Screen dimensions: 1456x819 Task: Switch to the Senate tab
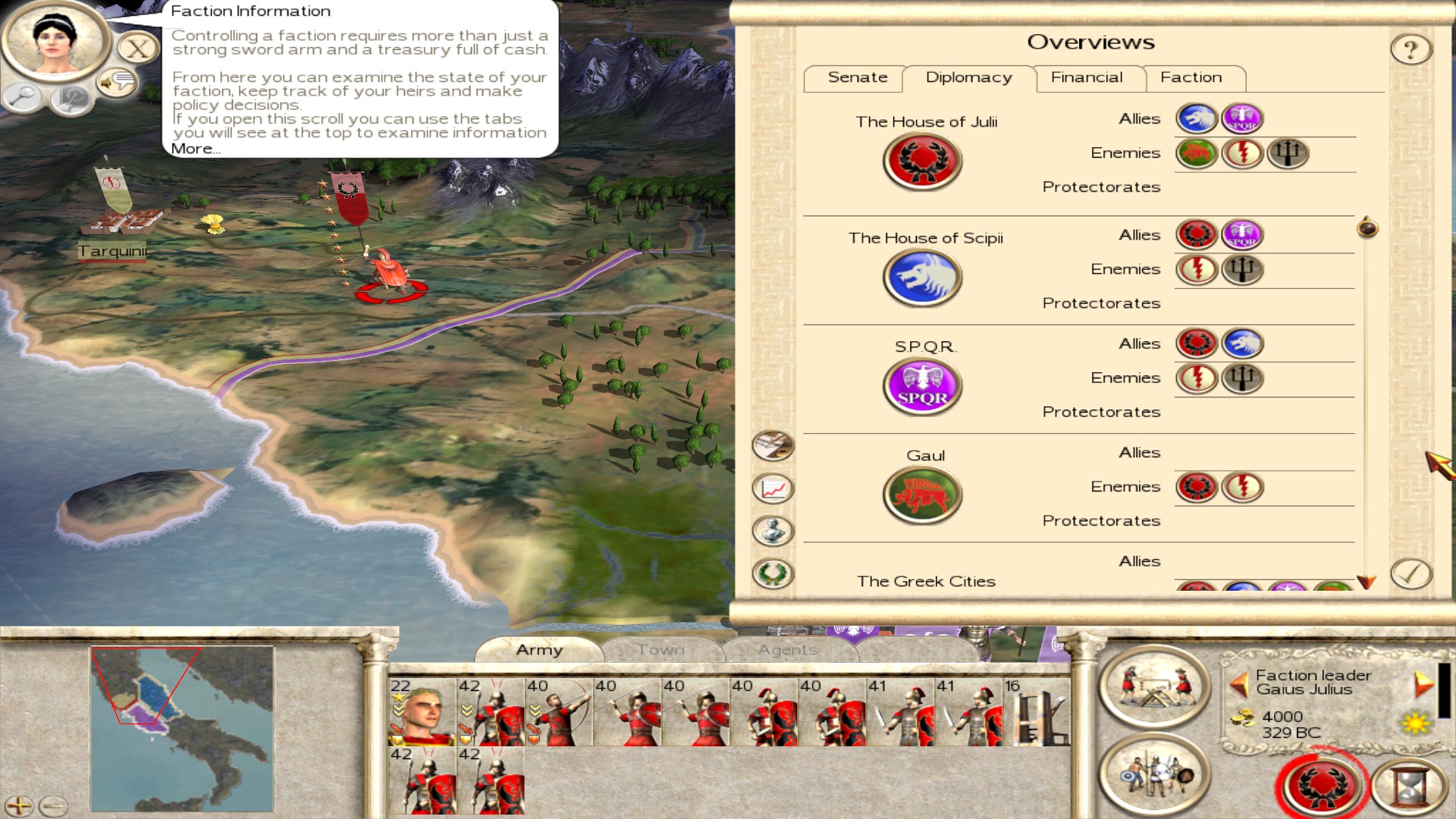pos(857,78)
